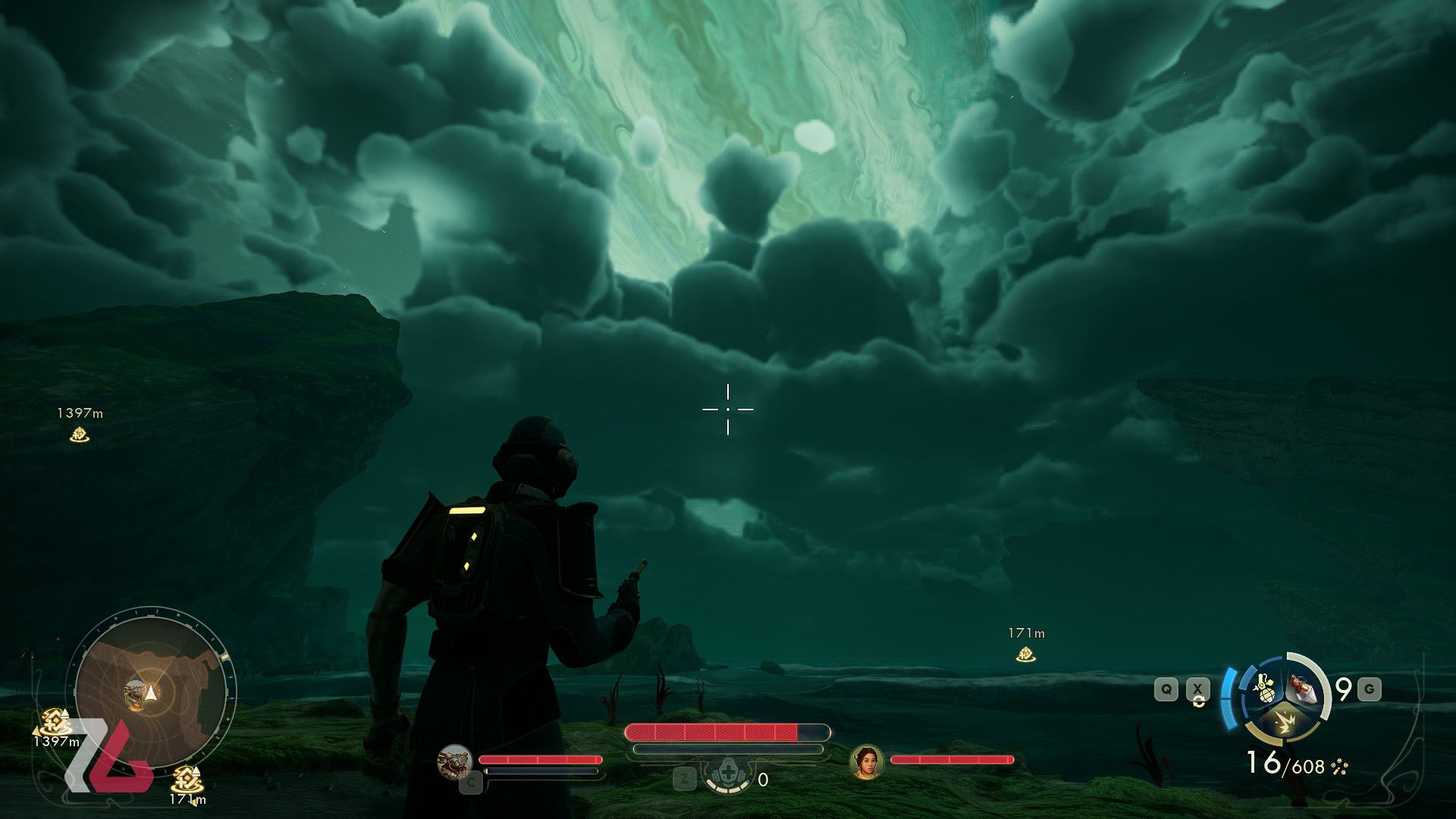Image resolution: width=1456 pixels, height=819 pixels.
Task: Click the grenade ability icon
Action: point(1263,689)
